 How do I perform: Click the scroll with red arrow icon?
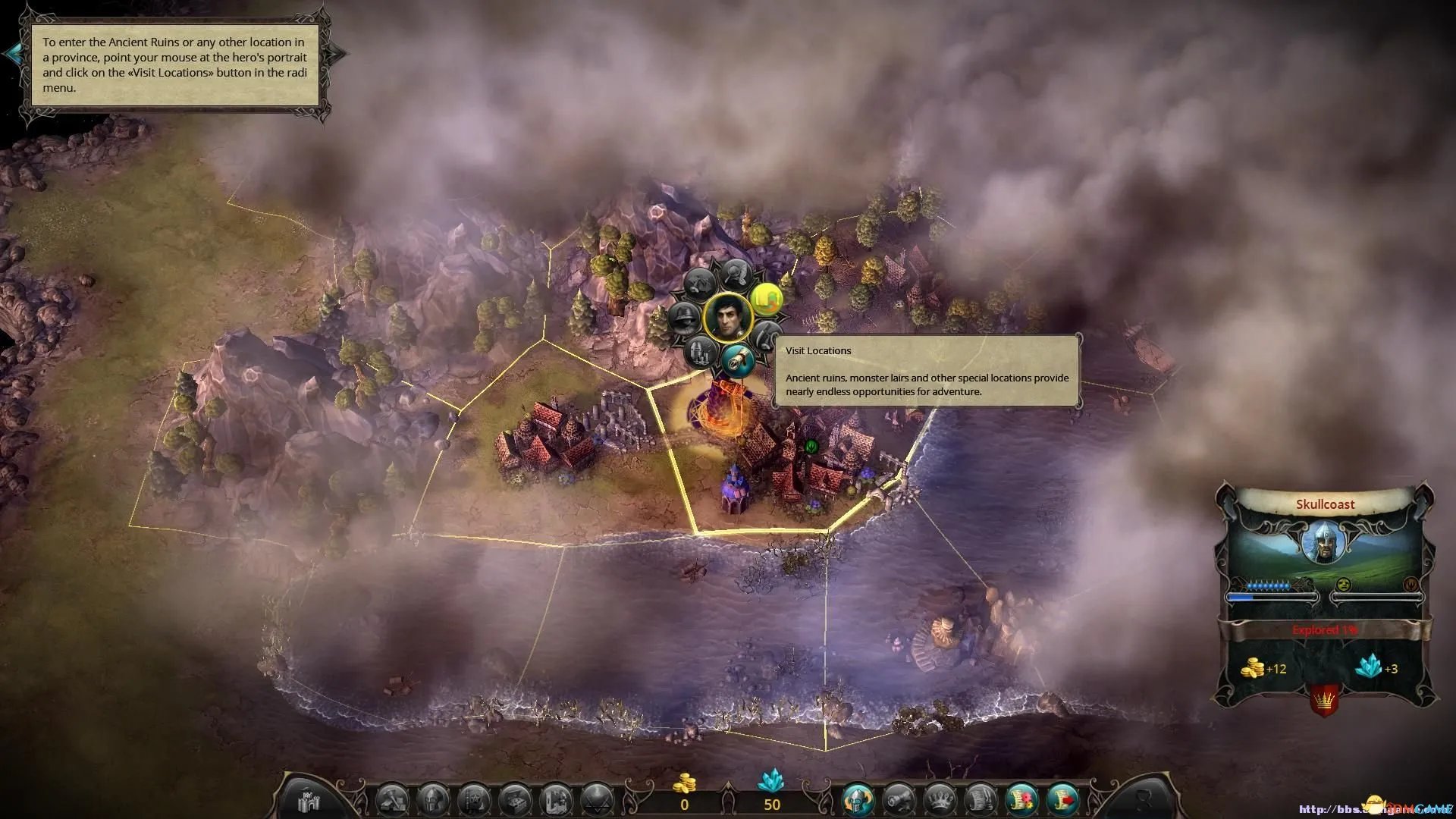pos(1062,800)
